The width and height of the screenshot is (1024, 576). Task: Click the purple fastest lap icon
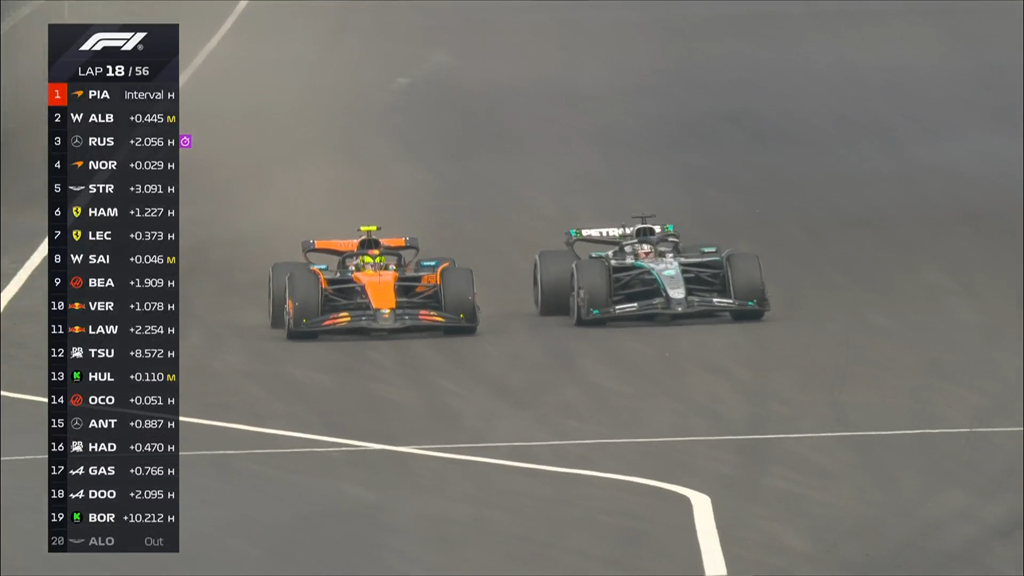click(185, 142)
